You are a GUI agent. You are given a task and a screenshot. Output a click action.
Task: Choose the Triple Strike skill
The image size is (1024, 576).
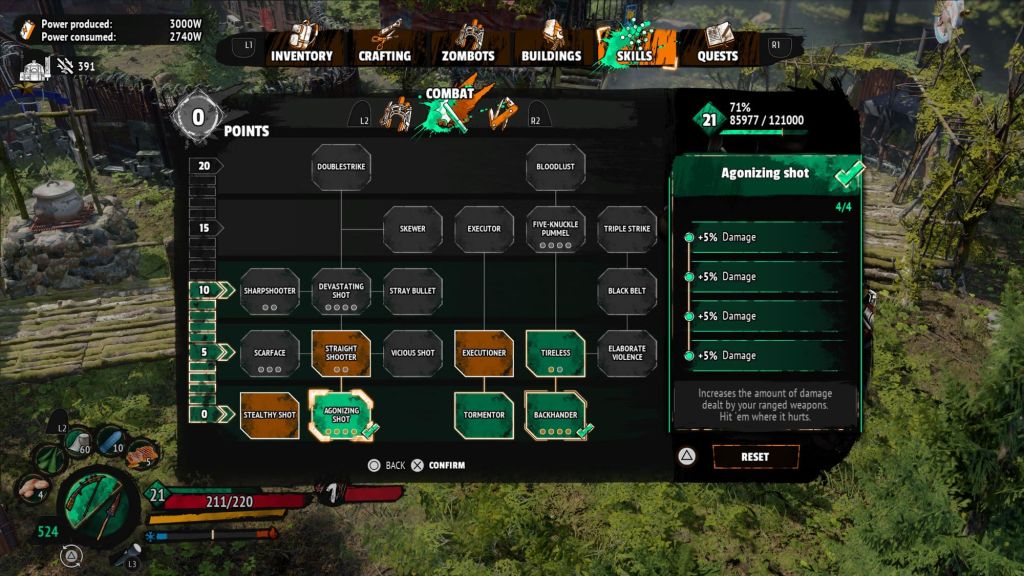coord(627,229)
